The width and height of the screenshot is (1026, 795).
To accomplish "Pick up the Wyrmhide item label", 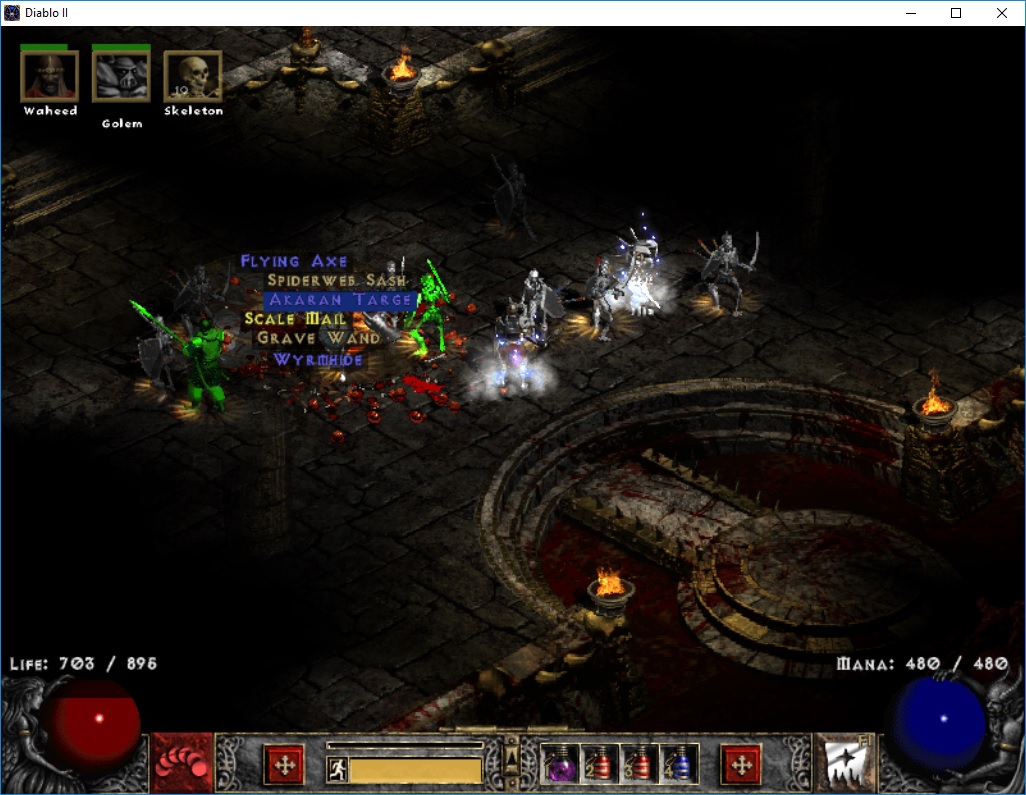I will (x=318, y=359).
